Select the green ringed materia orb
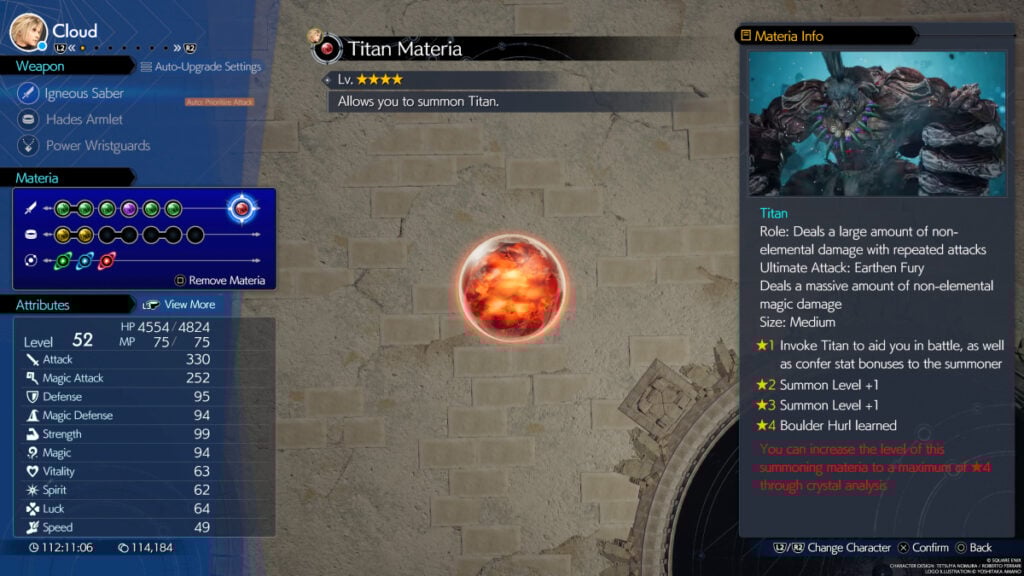This screenshot has height=576, width=1024. coord(63,261)
